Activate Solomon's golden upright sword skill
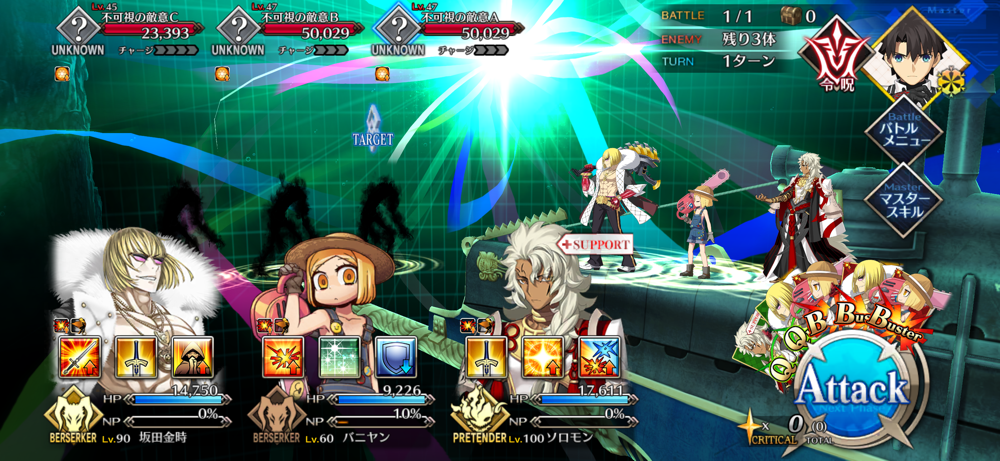The height and width of the screenshot is (461, 1000). [486, 357]
